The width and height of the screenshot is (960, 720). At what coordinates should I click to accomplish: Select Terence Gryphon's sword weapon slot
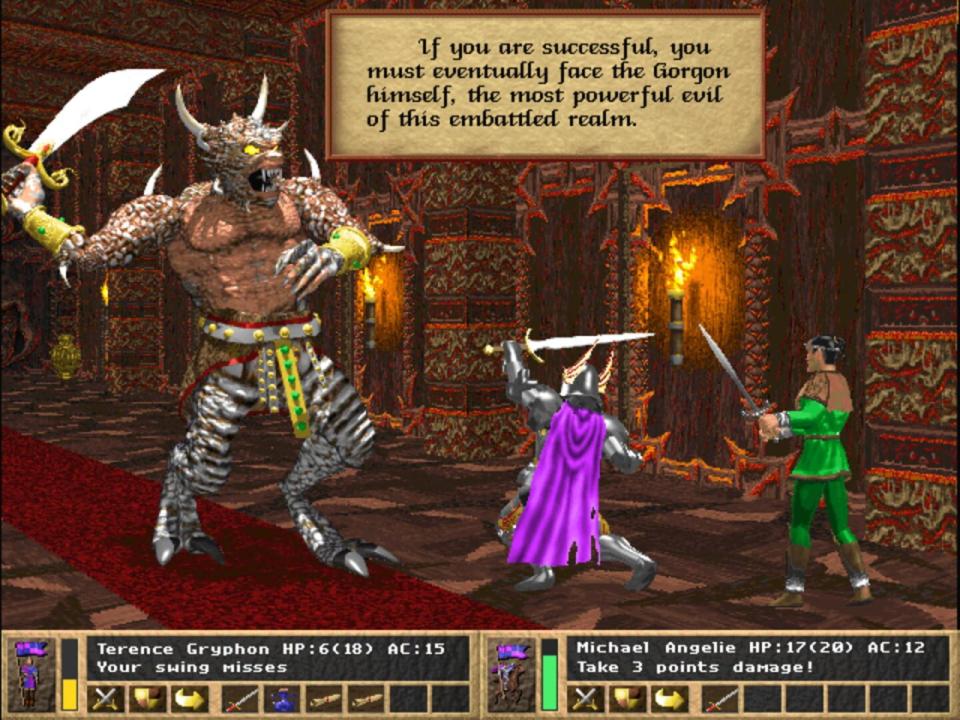(241, 698)
